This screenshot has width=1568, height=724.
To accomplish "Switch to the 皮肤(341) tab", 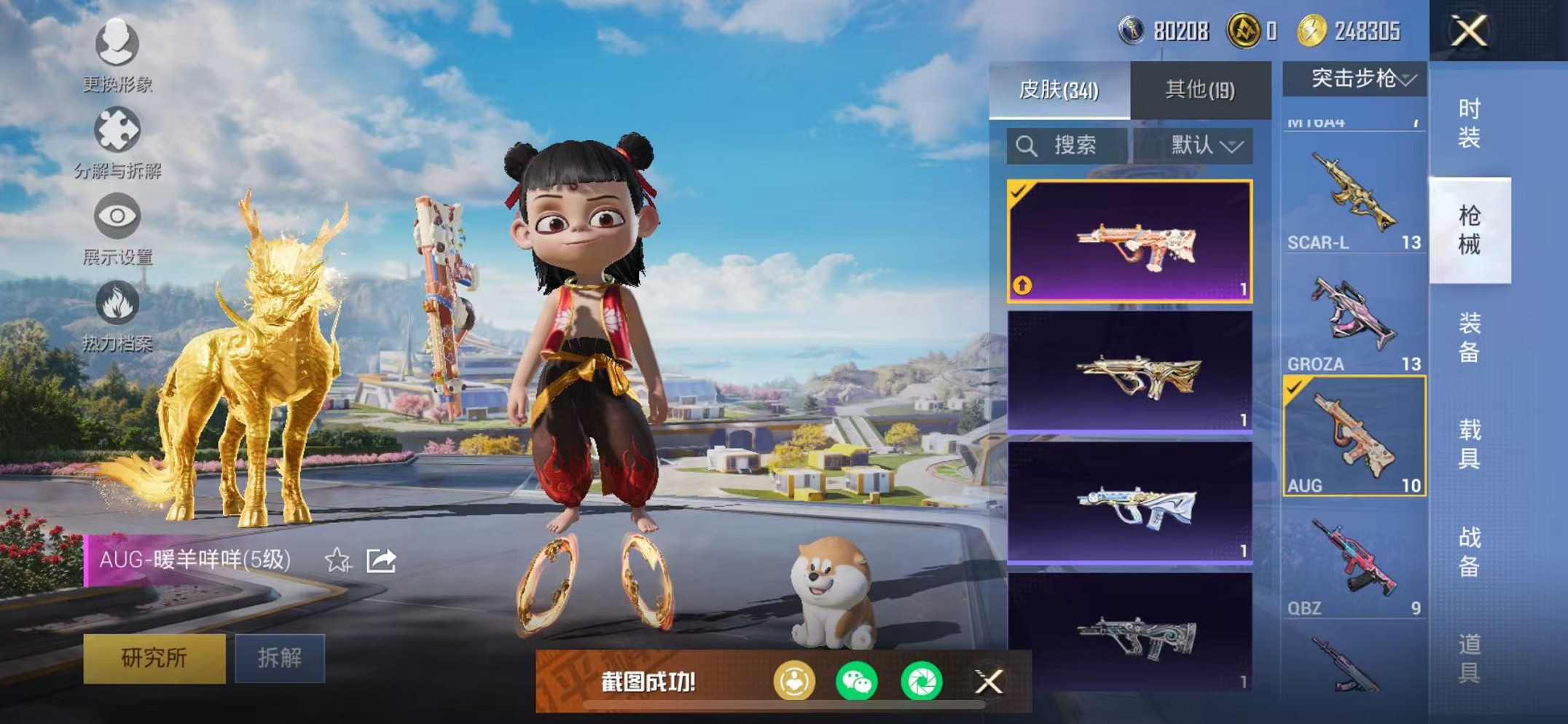I will click(x=1059, y=90).
